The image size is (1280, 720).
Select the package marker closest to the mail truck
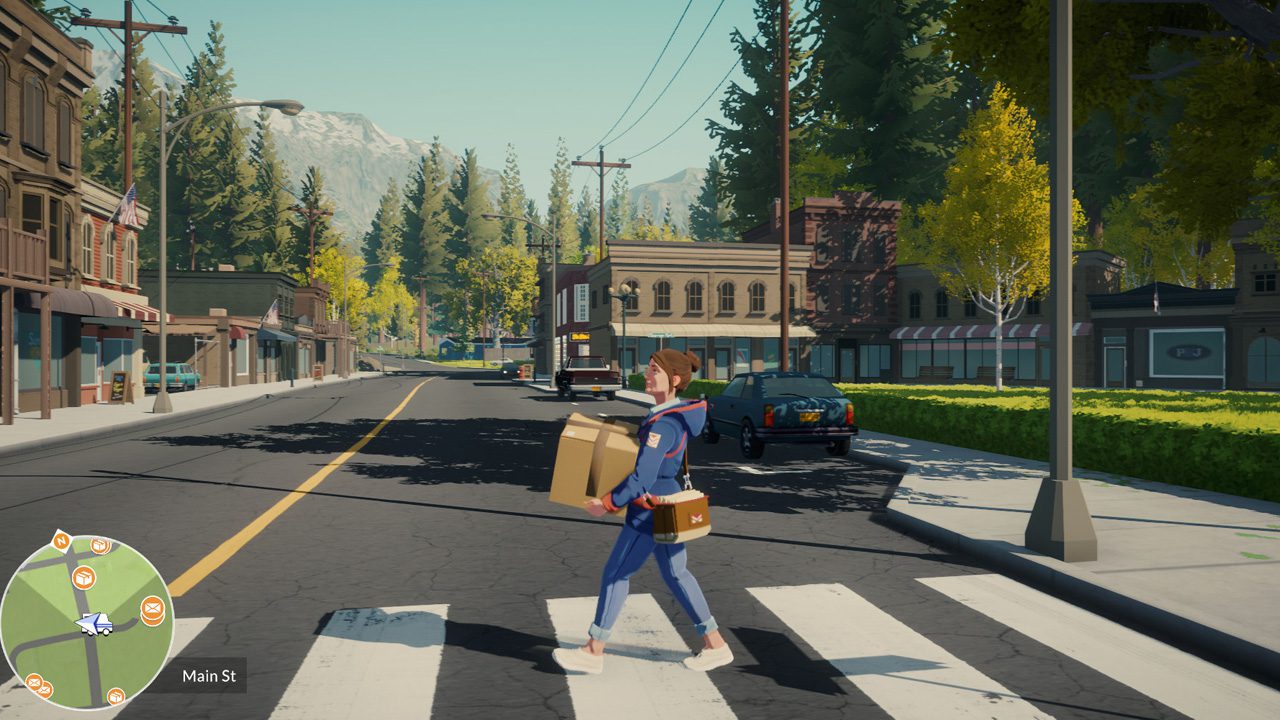click(x=84, y=577)
